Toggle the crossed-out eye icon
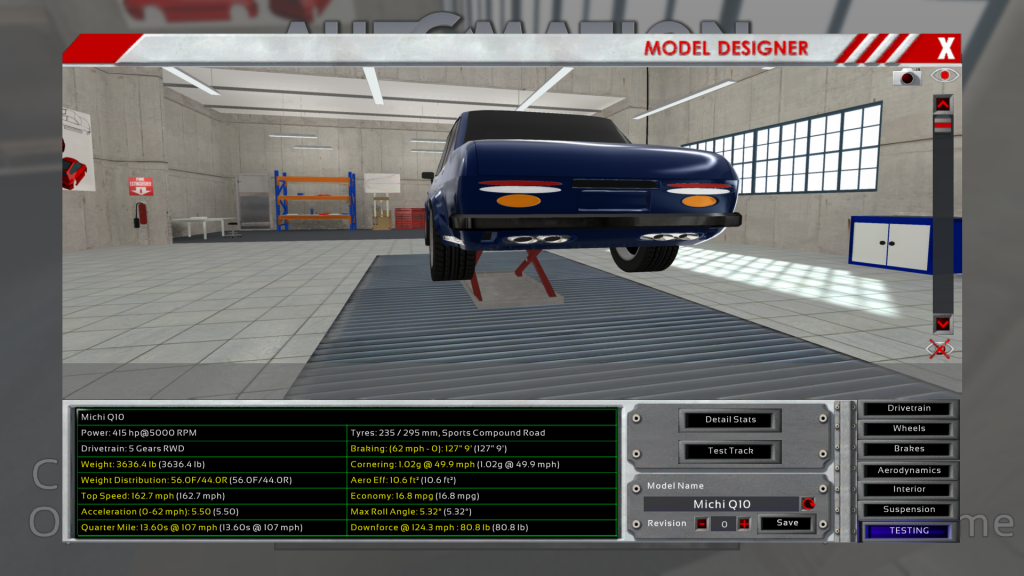This screenshot has width=1024, height=576. tap(940, 349)
